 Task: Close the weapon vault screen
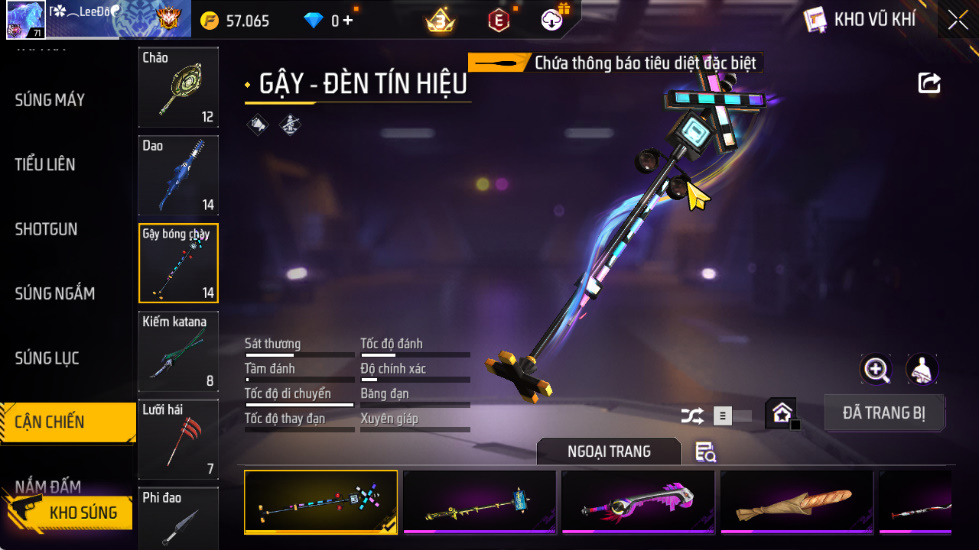coord(956,20)
